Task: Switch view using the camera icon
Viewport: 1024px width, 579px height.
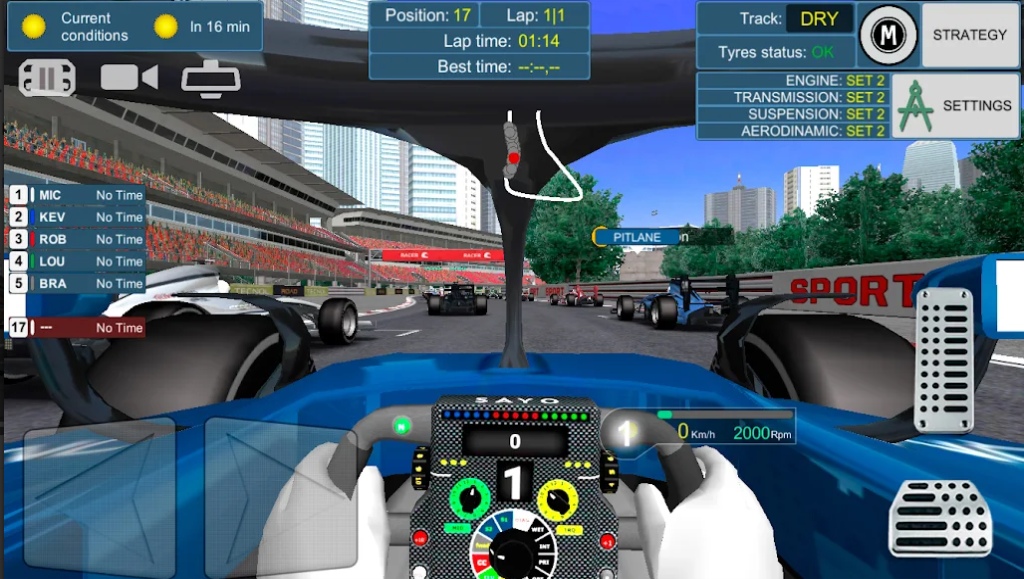Action: click(129, 77)
